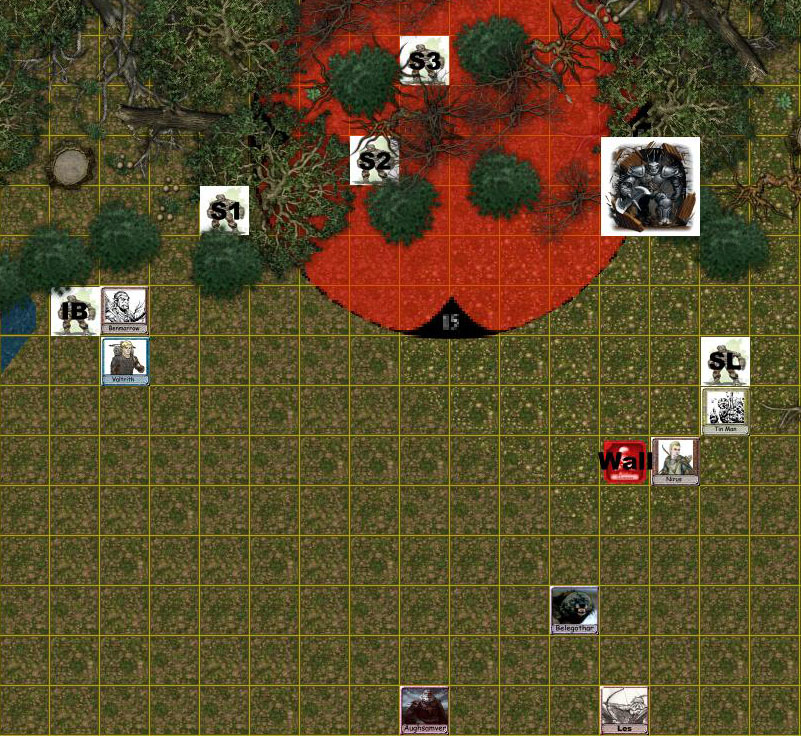
Task: Select the Tin Man token
Action: pyautogui.click(x=725, y=411)
